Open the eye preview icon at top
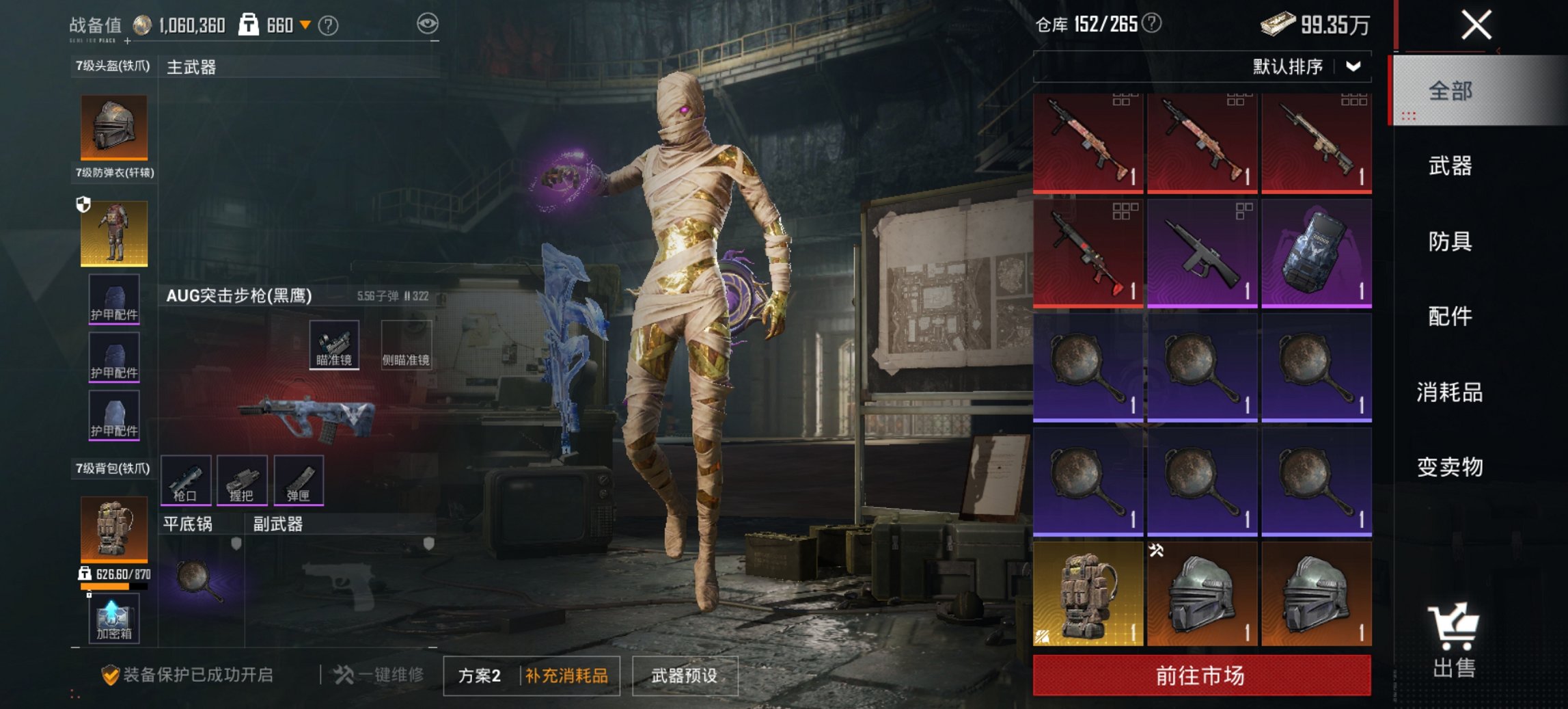This screenshot has height=709, width=1568. [x=428, y=23]
